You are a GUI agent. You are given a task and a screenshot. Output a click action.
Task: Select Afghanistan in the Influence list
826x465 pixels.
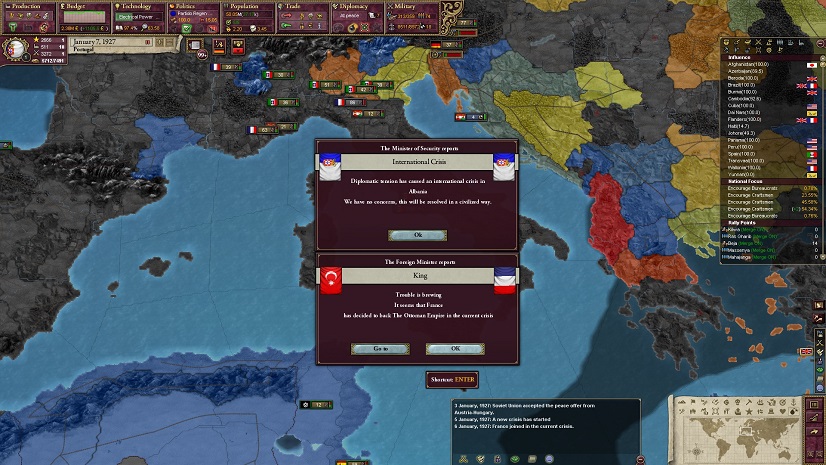(x=750, y=65)
